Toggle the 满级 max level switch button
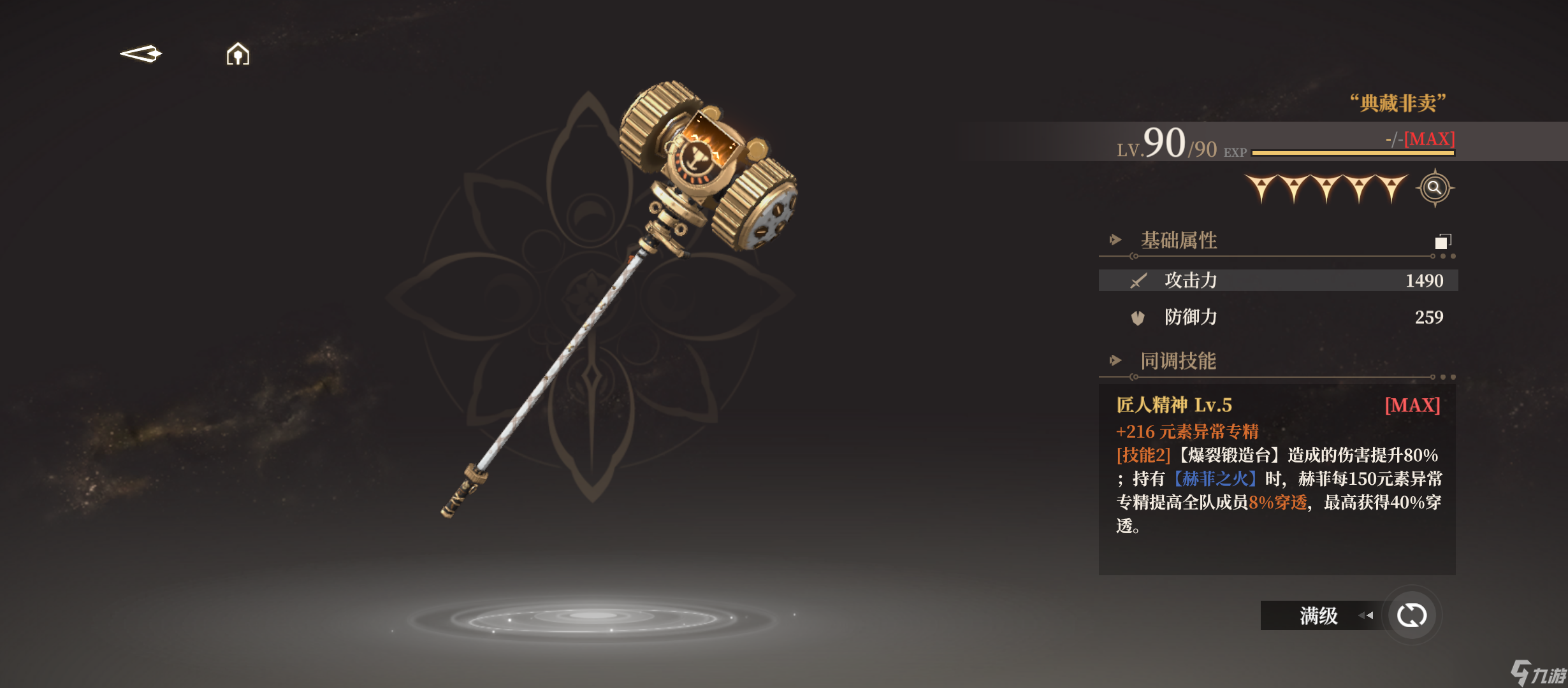The height and width of the screenshot is (688, 1568). [1411, 615]
